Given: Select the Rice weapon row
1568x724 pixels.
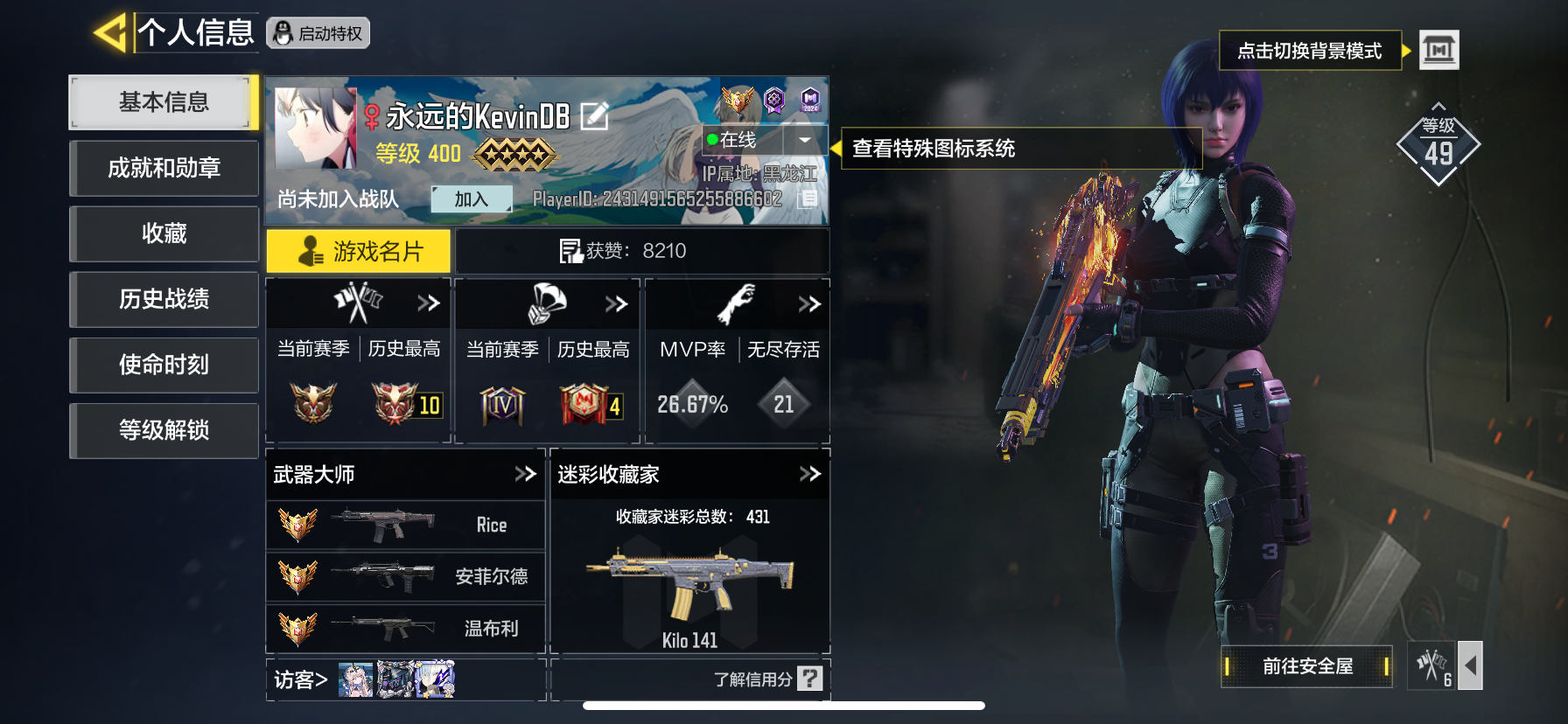Looking at the screenshot, I should click(405, 525).
